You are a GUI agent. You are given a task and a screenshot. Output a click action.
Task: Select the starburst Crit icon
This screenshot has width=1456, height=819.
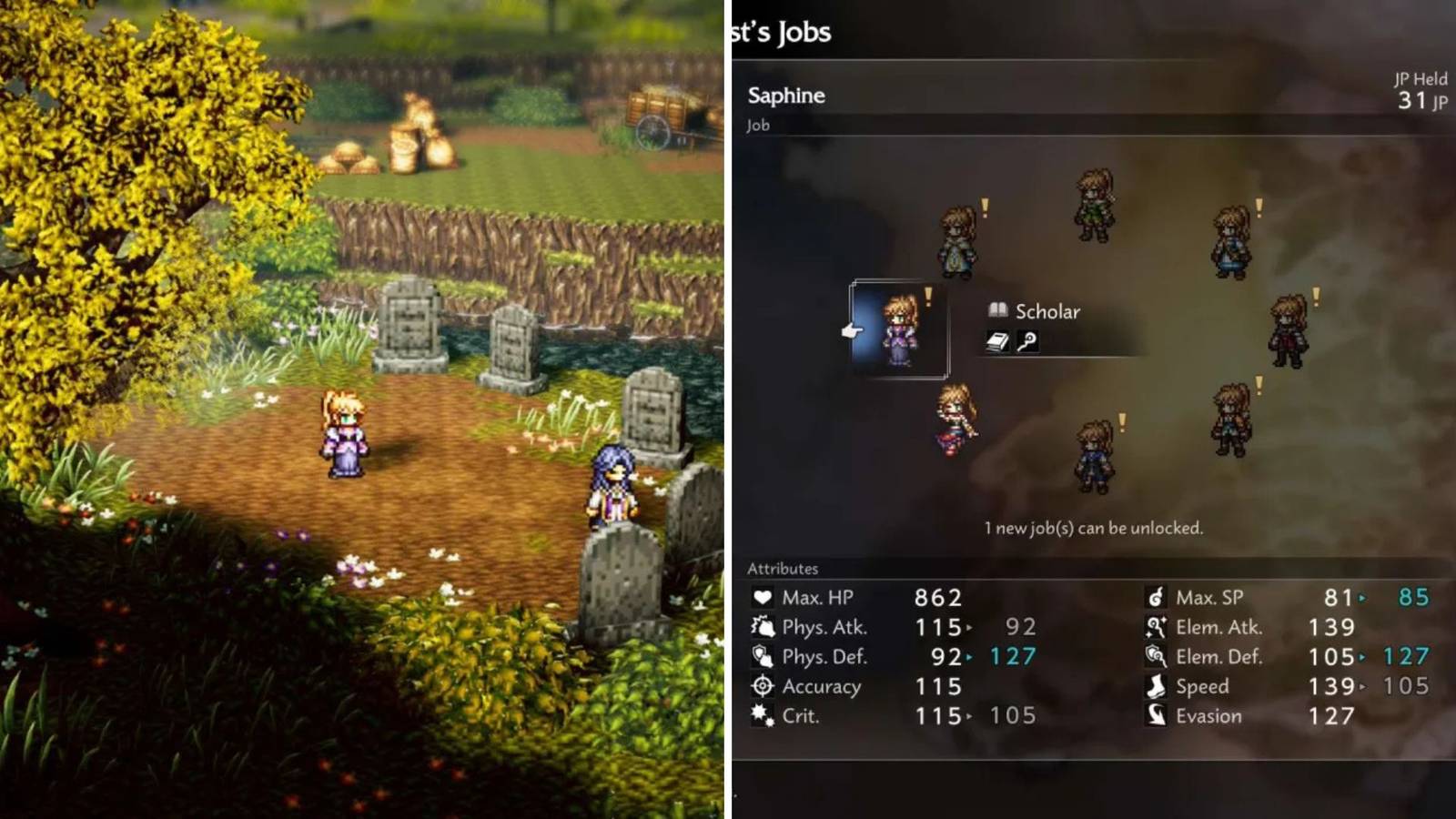coord(763,716)
